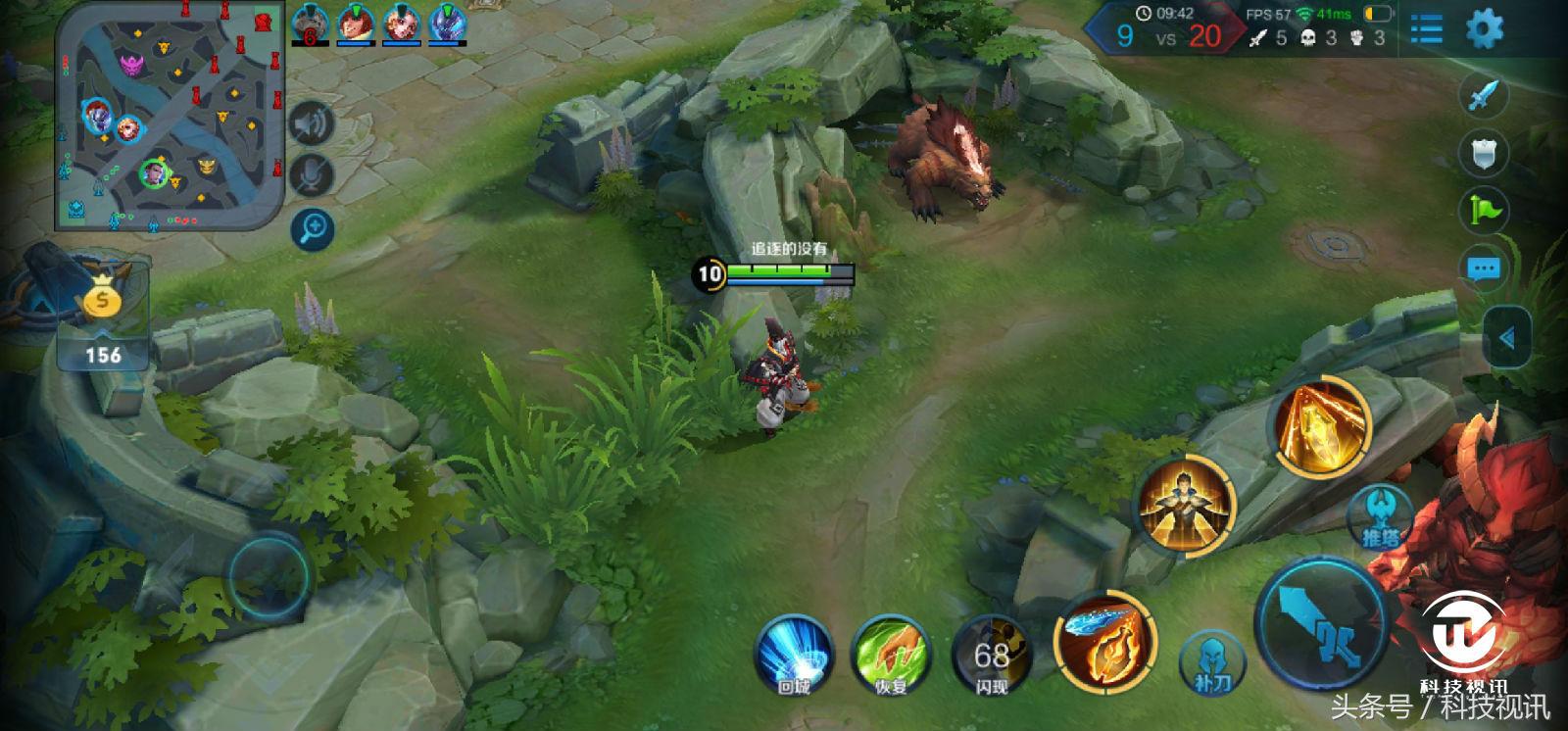Cast the flaming blade skill
The width and height of the screenshot is (1568, 731).
pyautogui.click(x=1104, y=640)
